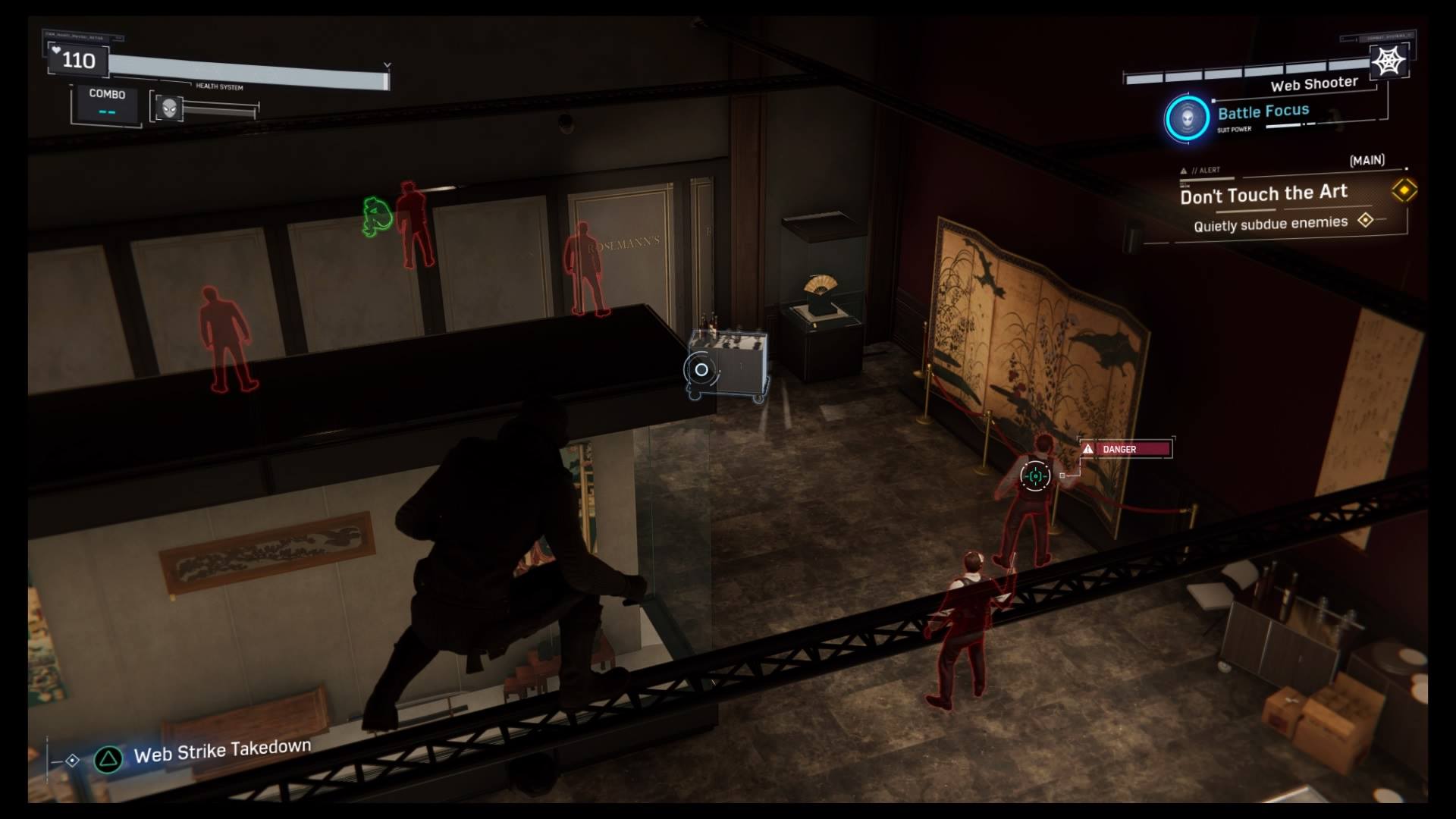Viewport: 1456px width, 819px height.
Task: Open the Don't Touch the Art objective
Action: tap(1263, 194)
